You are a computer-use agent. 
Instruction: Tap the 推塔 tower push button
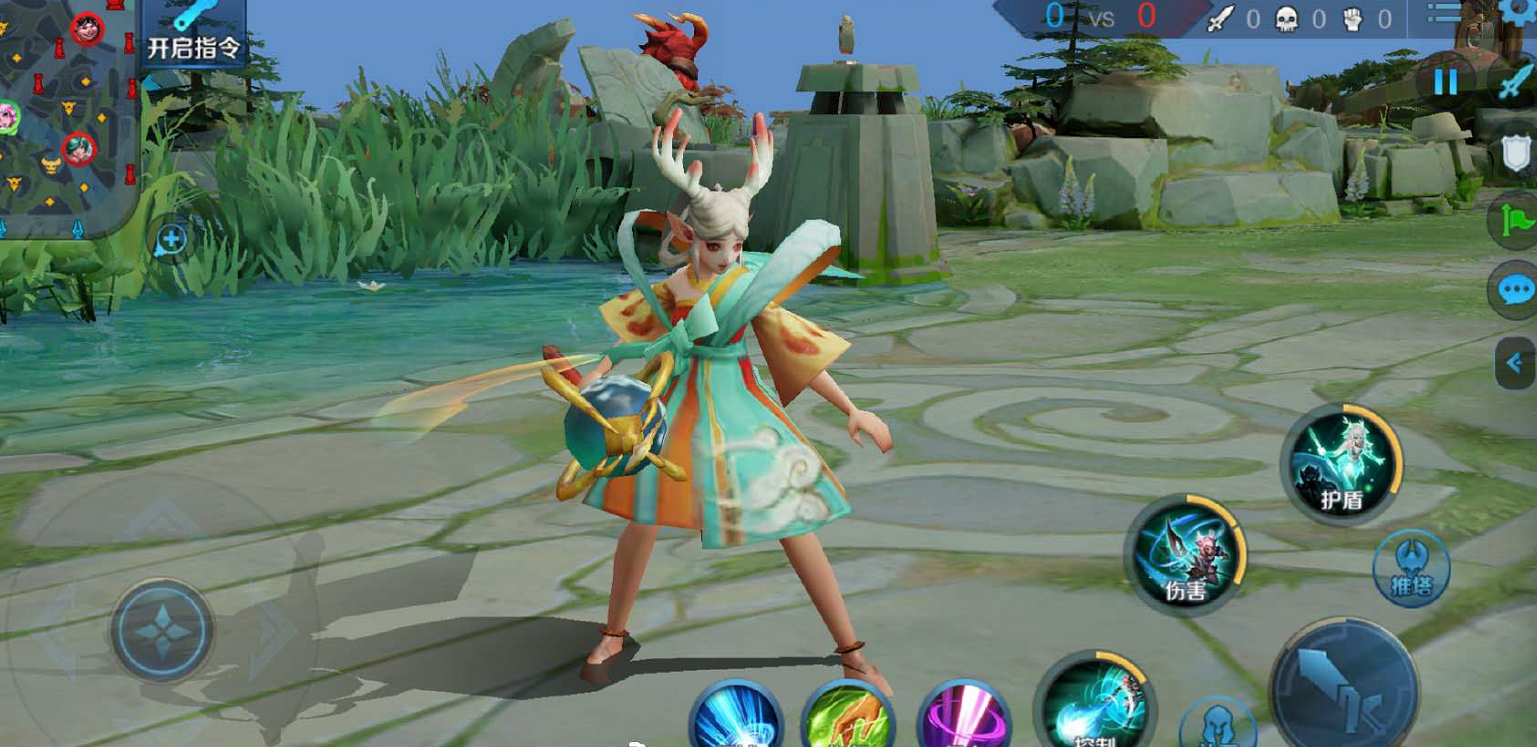[1411, 568]
